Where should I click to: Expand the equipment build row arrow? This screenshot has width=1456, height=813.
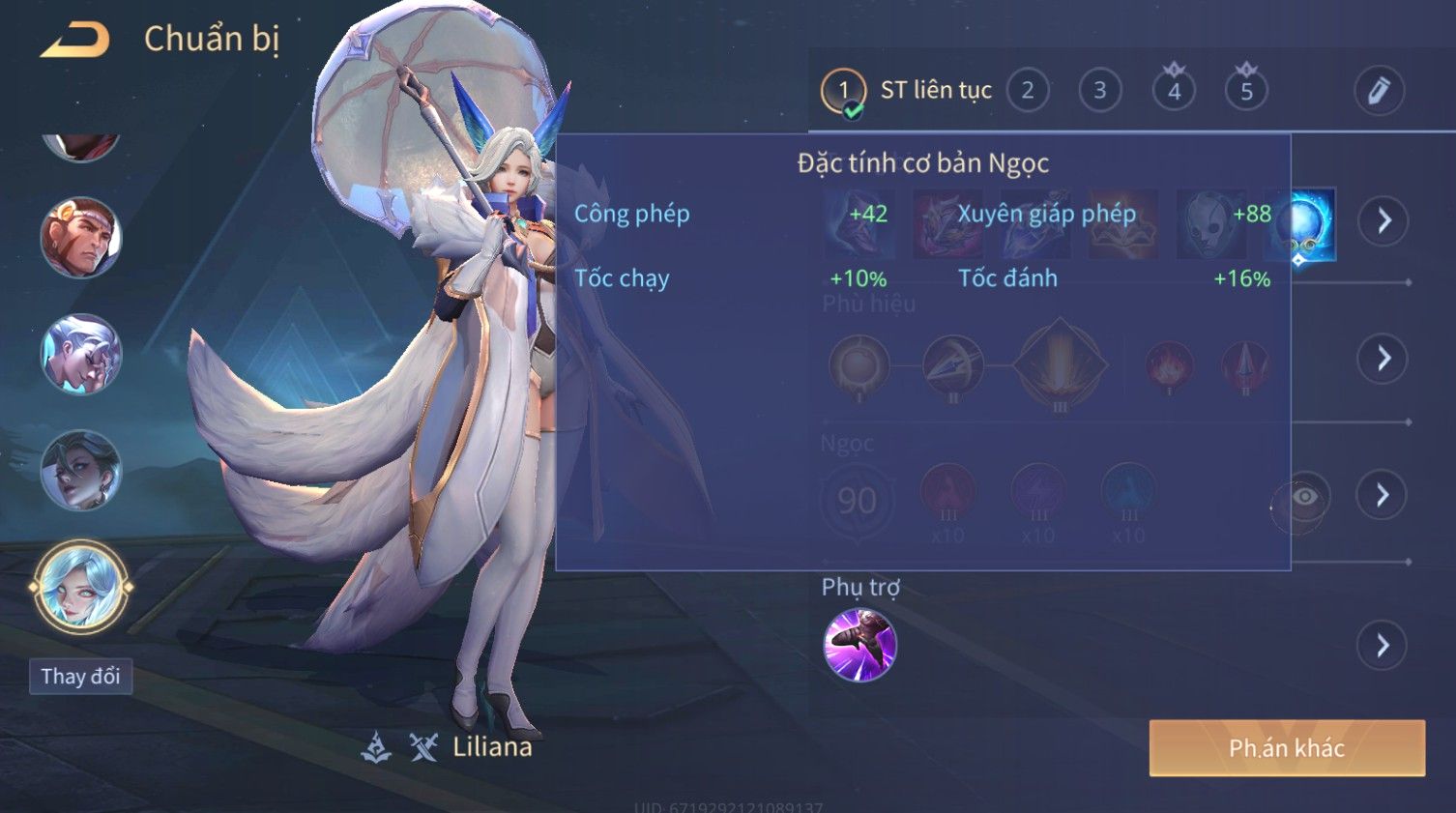tap(1383, 221)
